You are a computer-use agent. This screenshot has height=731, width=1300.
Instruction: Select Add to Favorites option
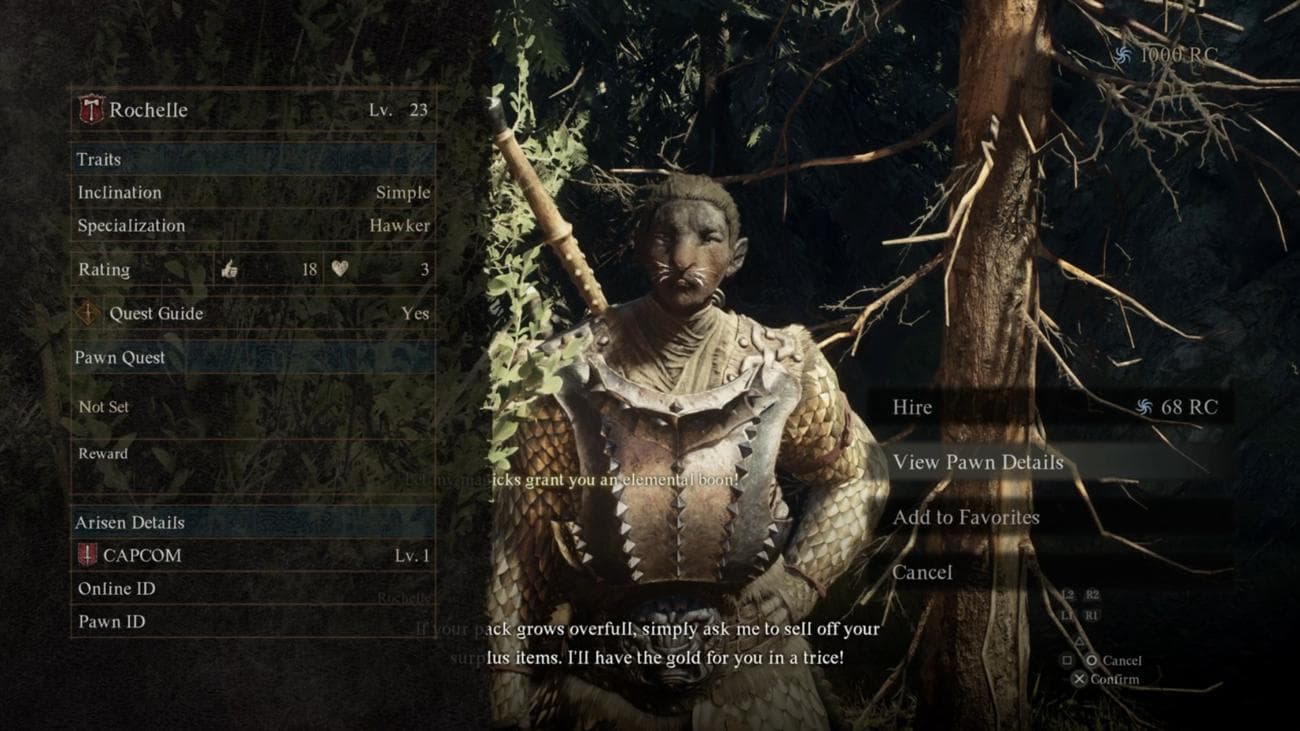pos(966,517)
